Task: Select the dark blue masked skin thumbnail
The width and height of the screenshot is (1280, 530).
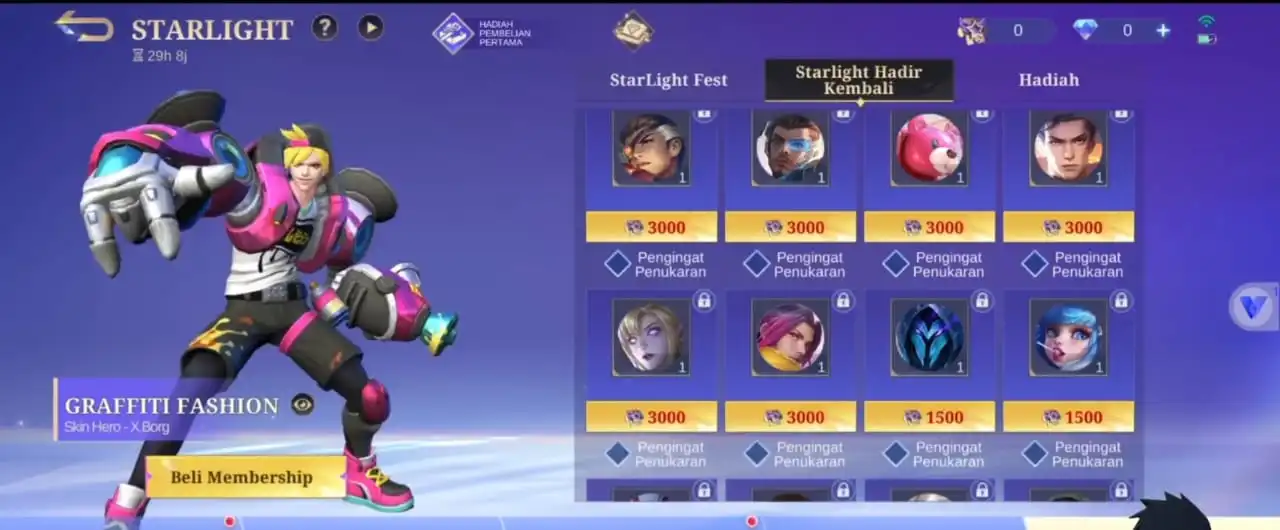Action: 927,338
